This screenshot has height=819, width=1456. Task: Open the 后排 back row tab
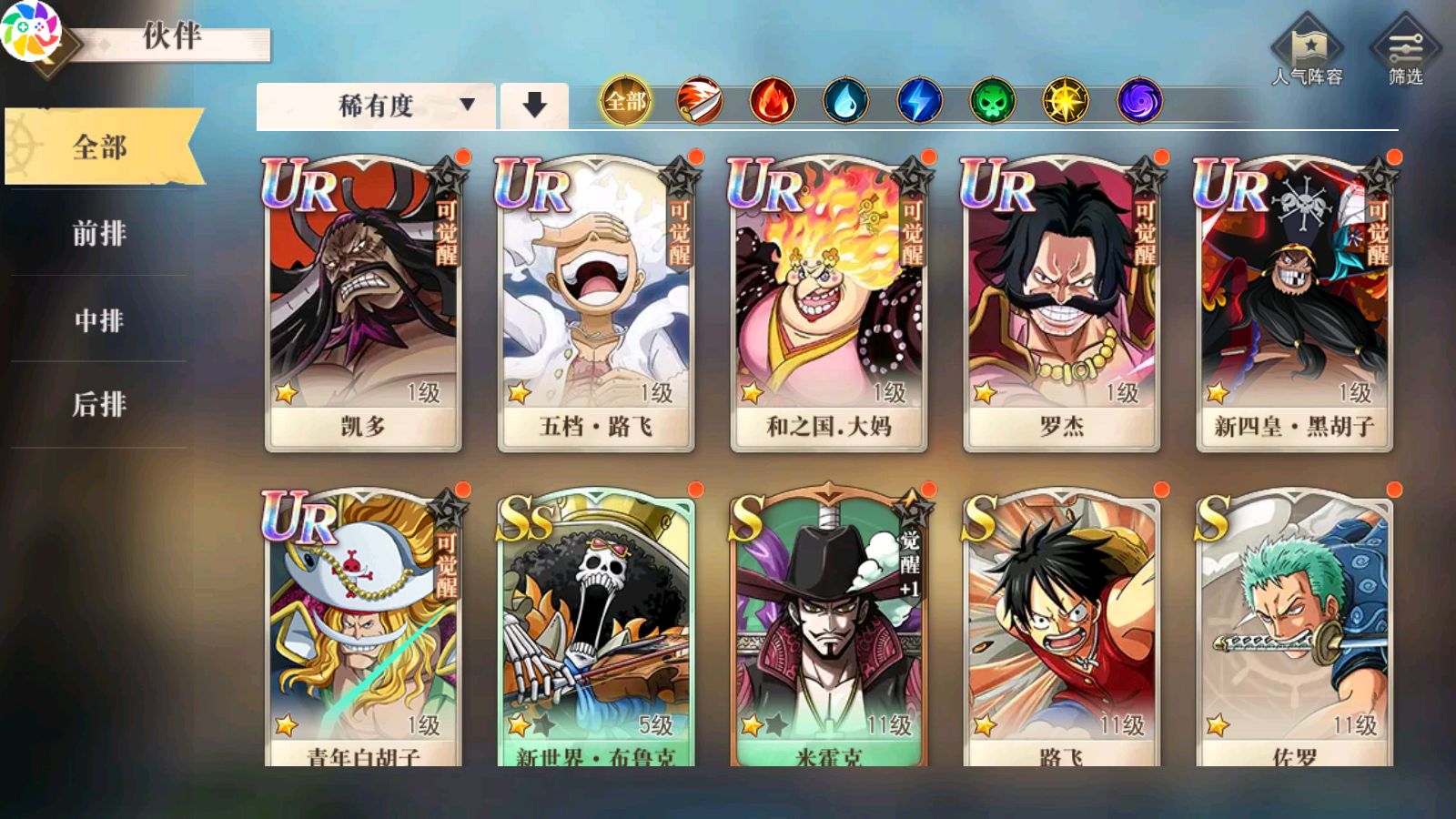coord(99,404)
